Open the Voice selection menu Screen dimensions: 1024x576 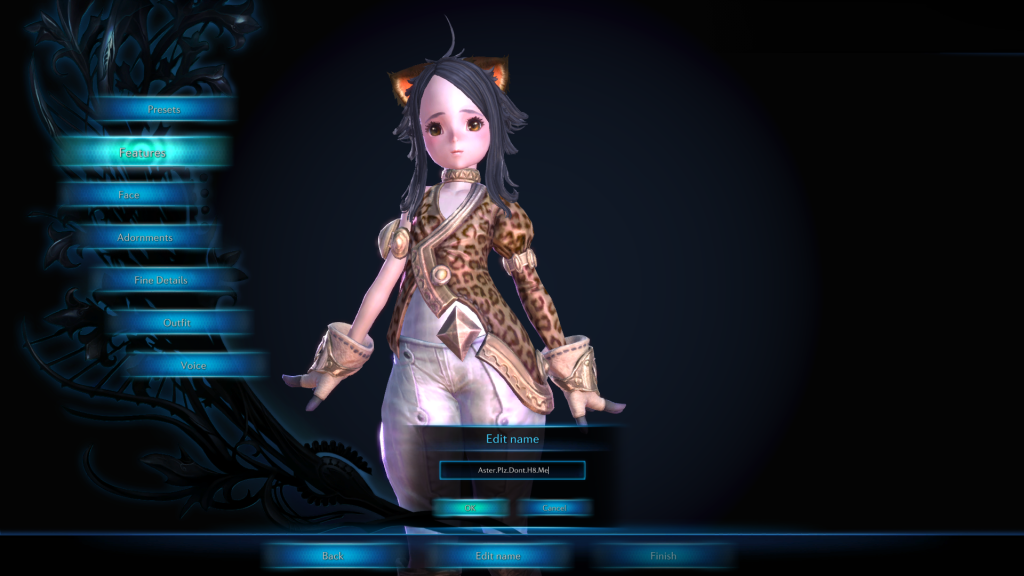click(x=194, y=365)
